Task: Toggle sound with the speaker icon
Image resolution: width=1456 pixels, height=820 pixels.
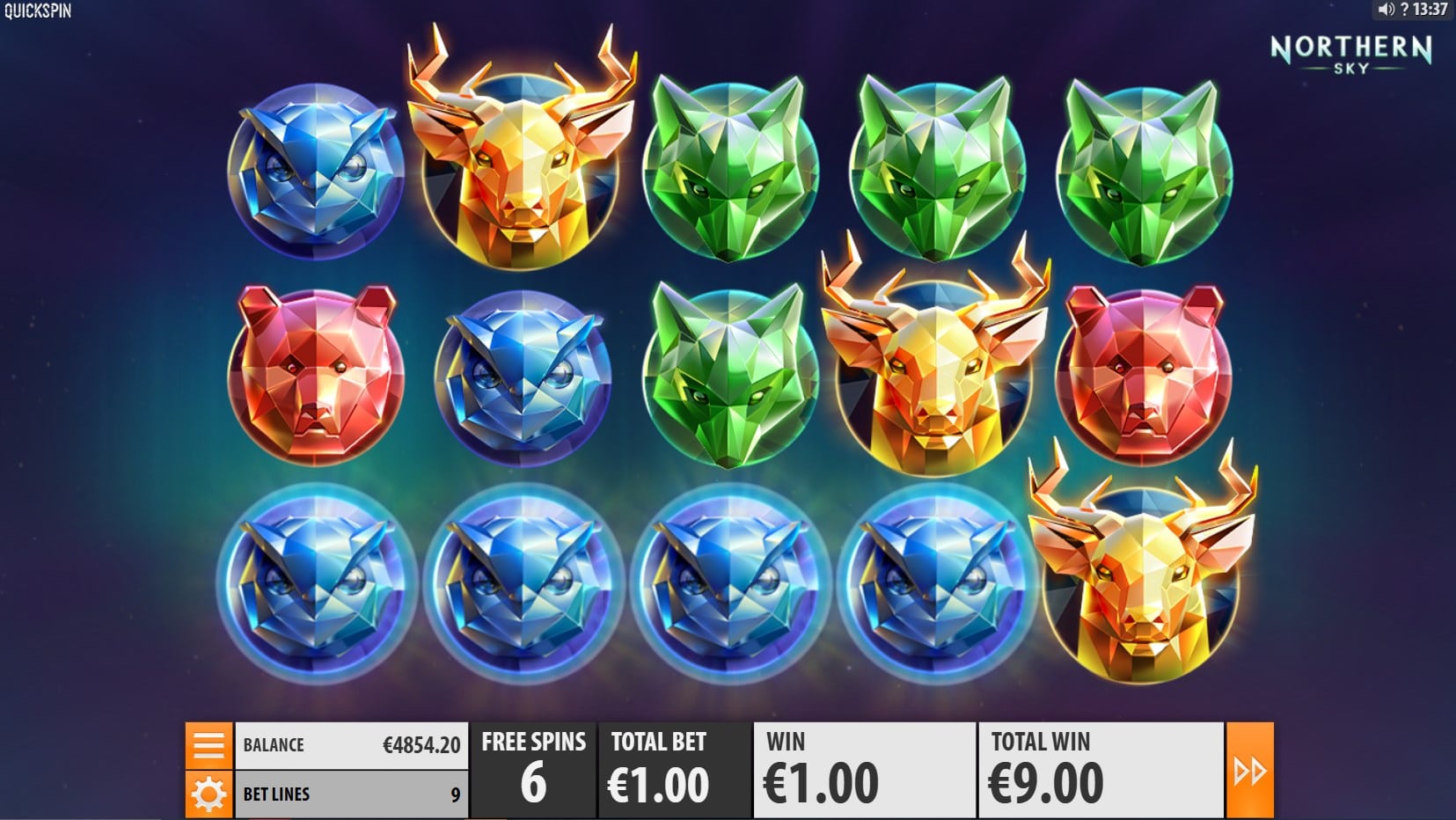Action: coord(1386,10)
